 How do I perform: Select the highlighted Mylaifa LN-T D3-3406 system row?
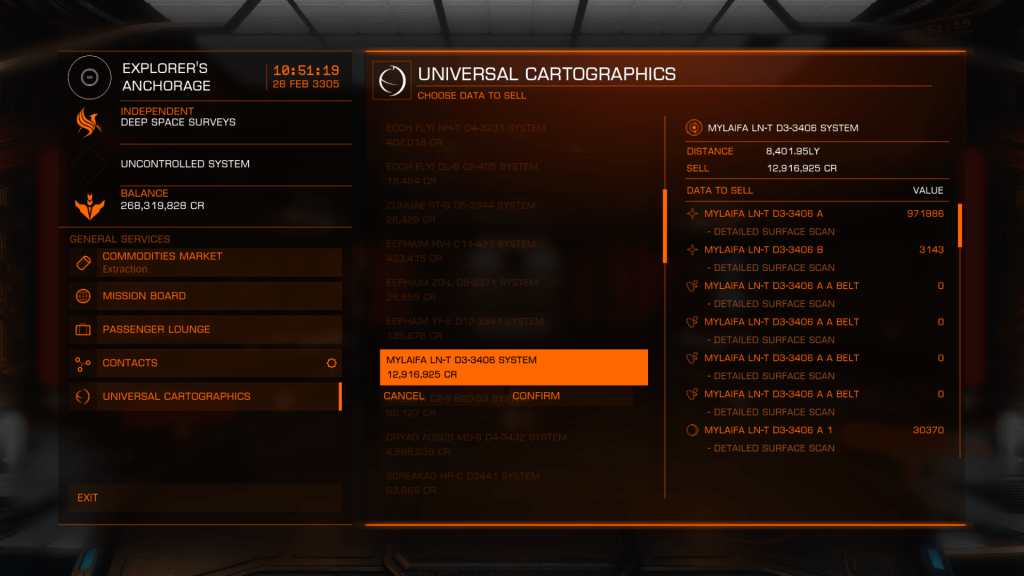pos(513,367)
